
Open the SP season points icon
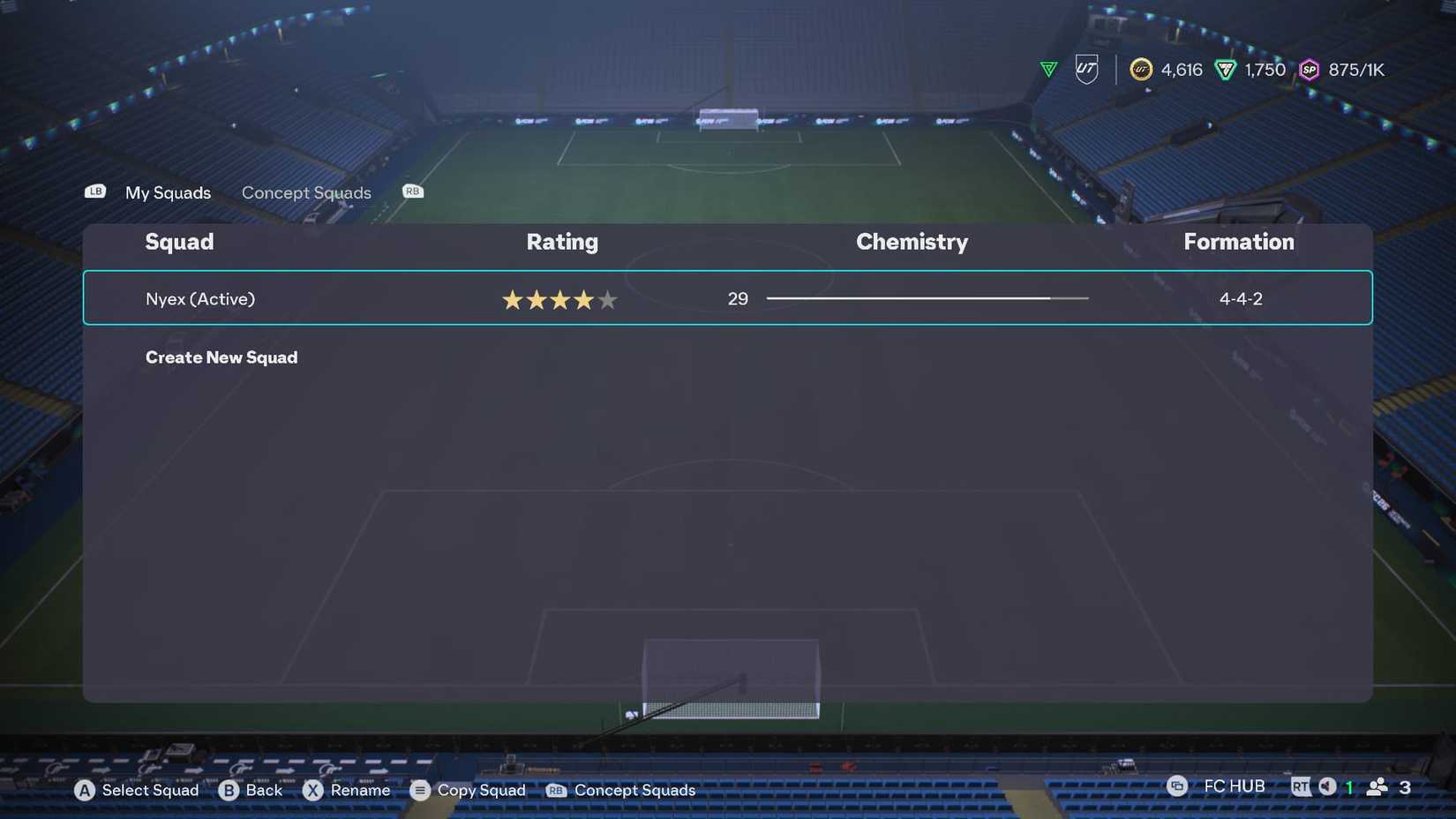point(1309,70)
